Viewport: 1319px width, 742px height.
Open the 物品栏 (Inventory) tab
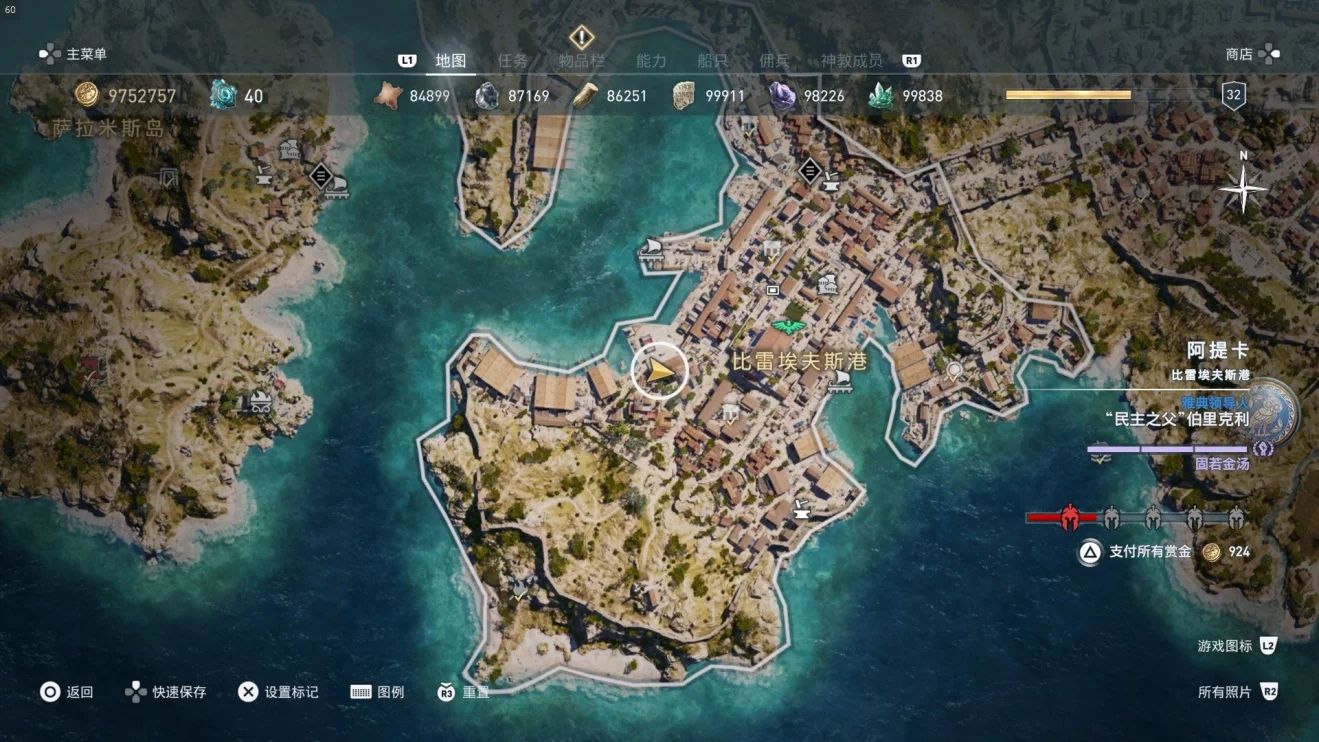(582, 60)
